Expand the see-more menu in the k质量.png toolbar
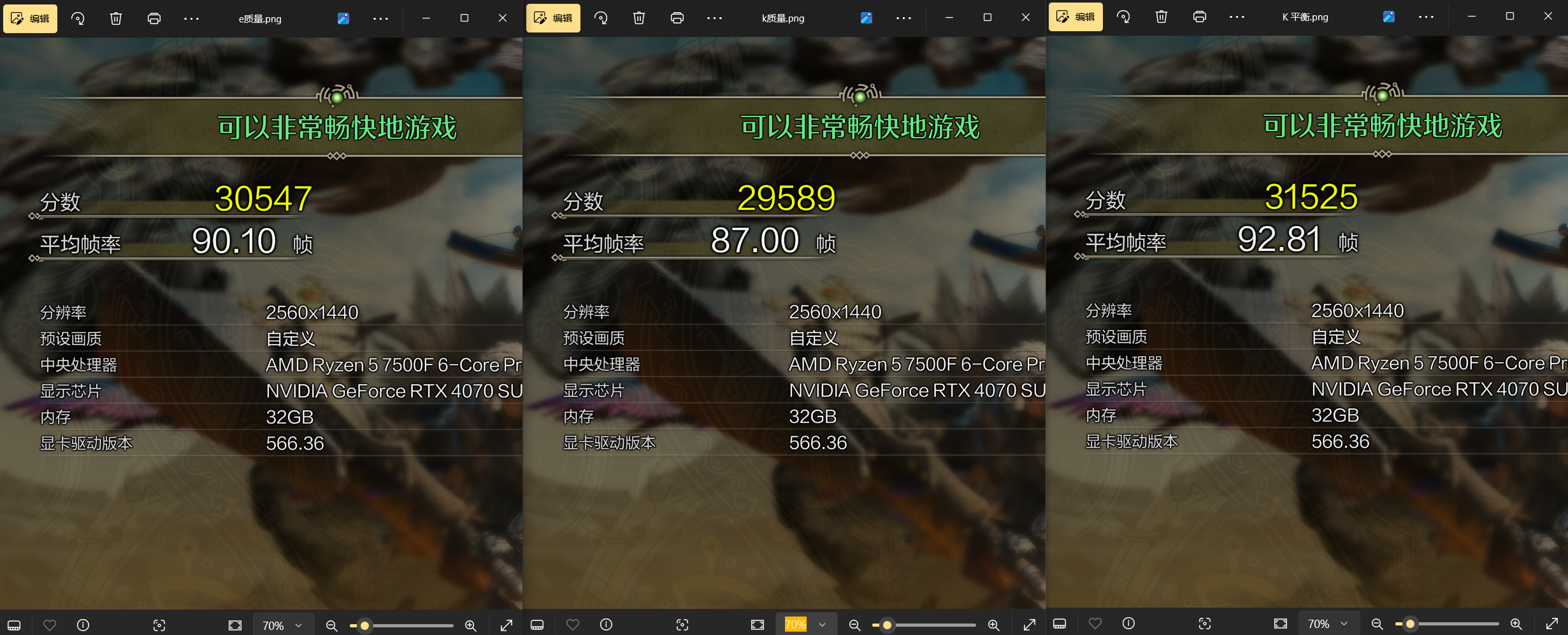This screenshot has width=1568, height=635. 714,18
